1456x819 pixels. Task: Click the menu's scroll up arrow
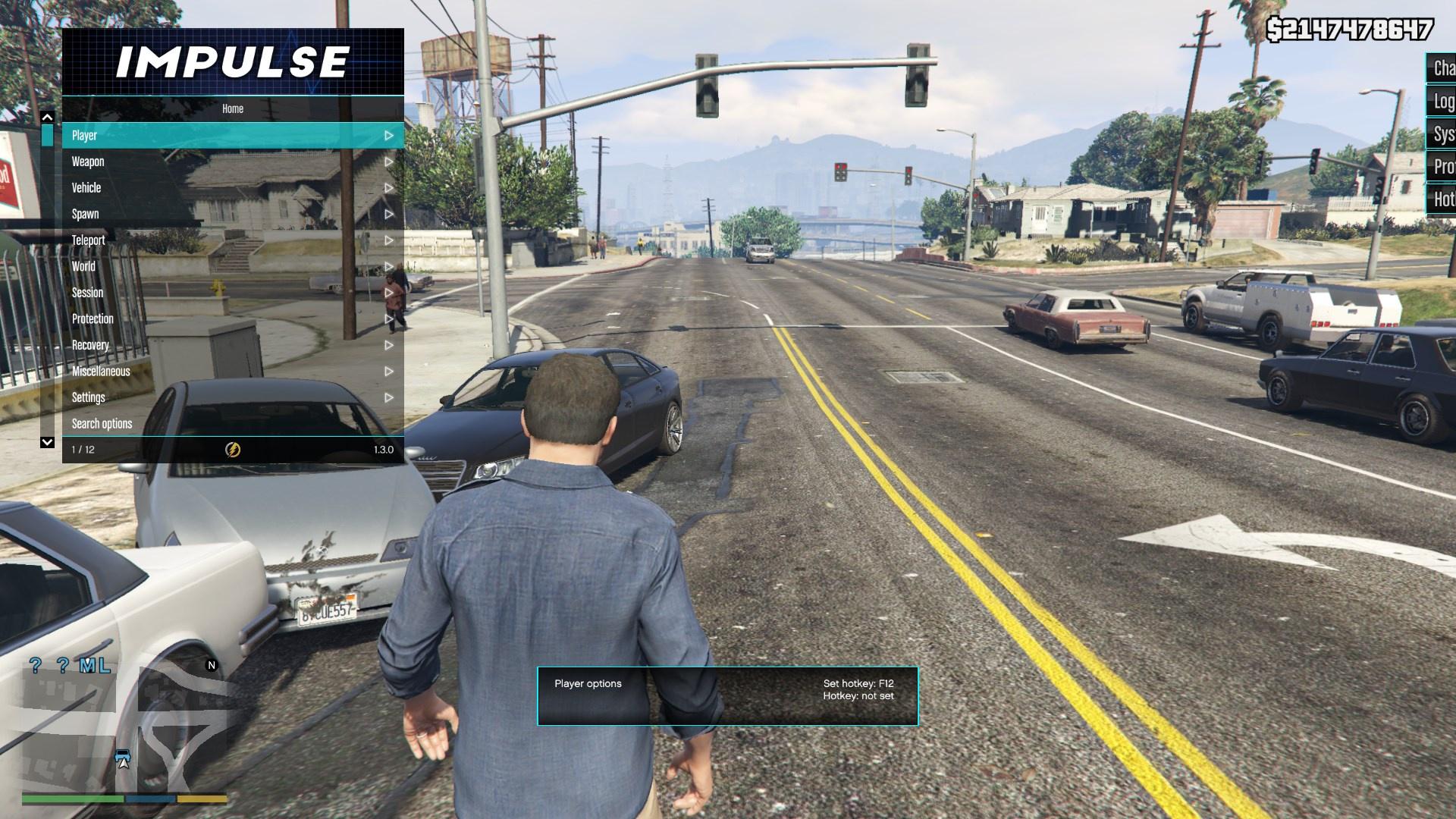click(x=47, y=118)
